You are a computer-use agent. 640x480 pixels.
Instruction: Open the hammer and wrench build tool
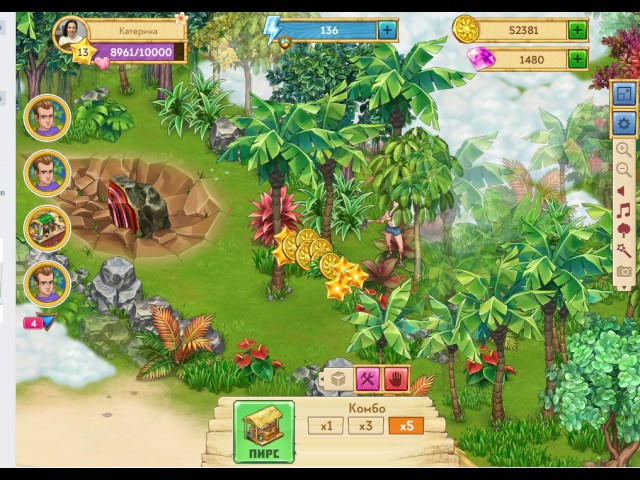(x=367, y=379)
